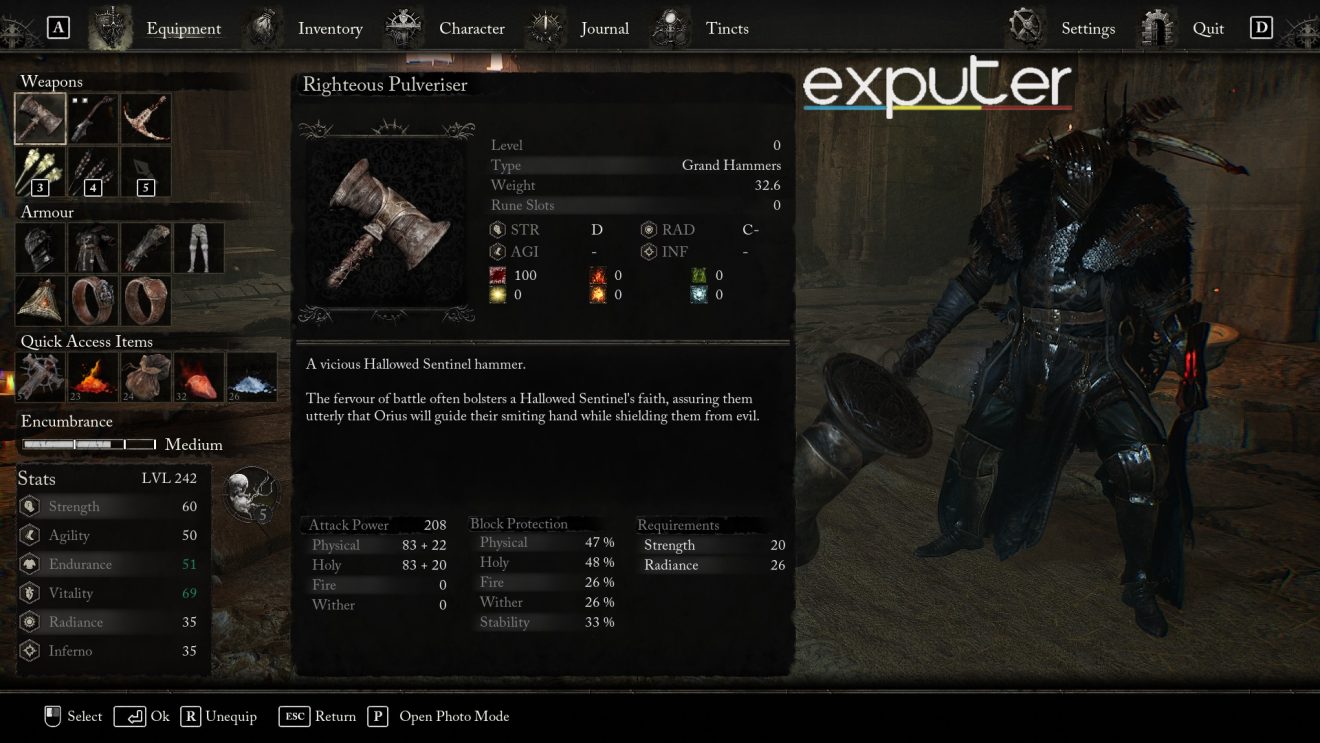Image resolution: width=1320 pixels, height=743 pixels.
Task: Click the equipped helmet in the Armour section
Action: click(40, 248)
